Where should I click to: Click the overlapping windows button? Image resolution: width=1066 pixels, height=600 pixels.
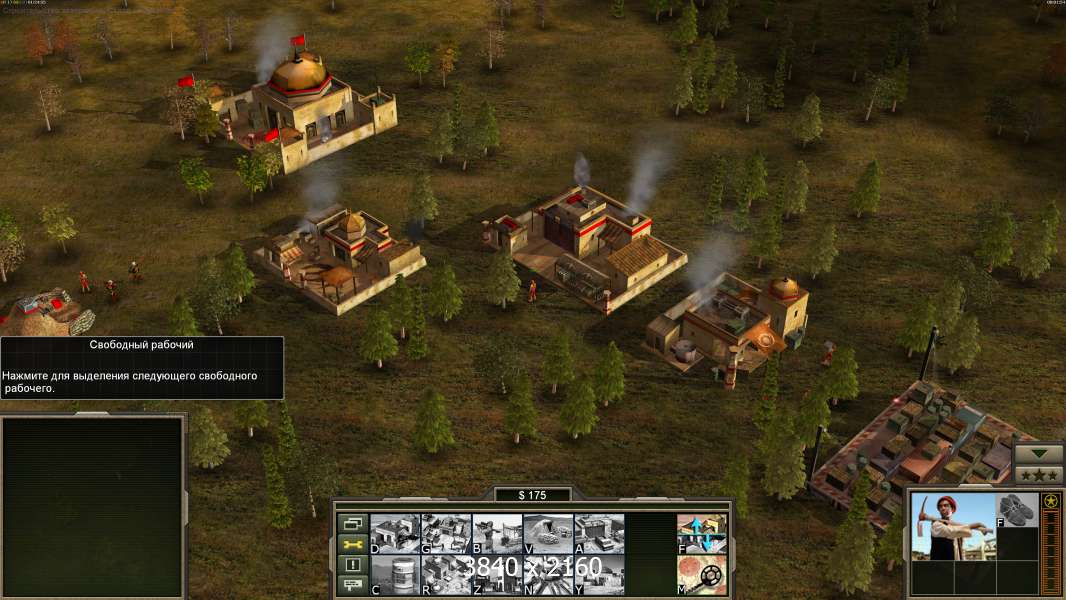click(353, 523)
